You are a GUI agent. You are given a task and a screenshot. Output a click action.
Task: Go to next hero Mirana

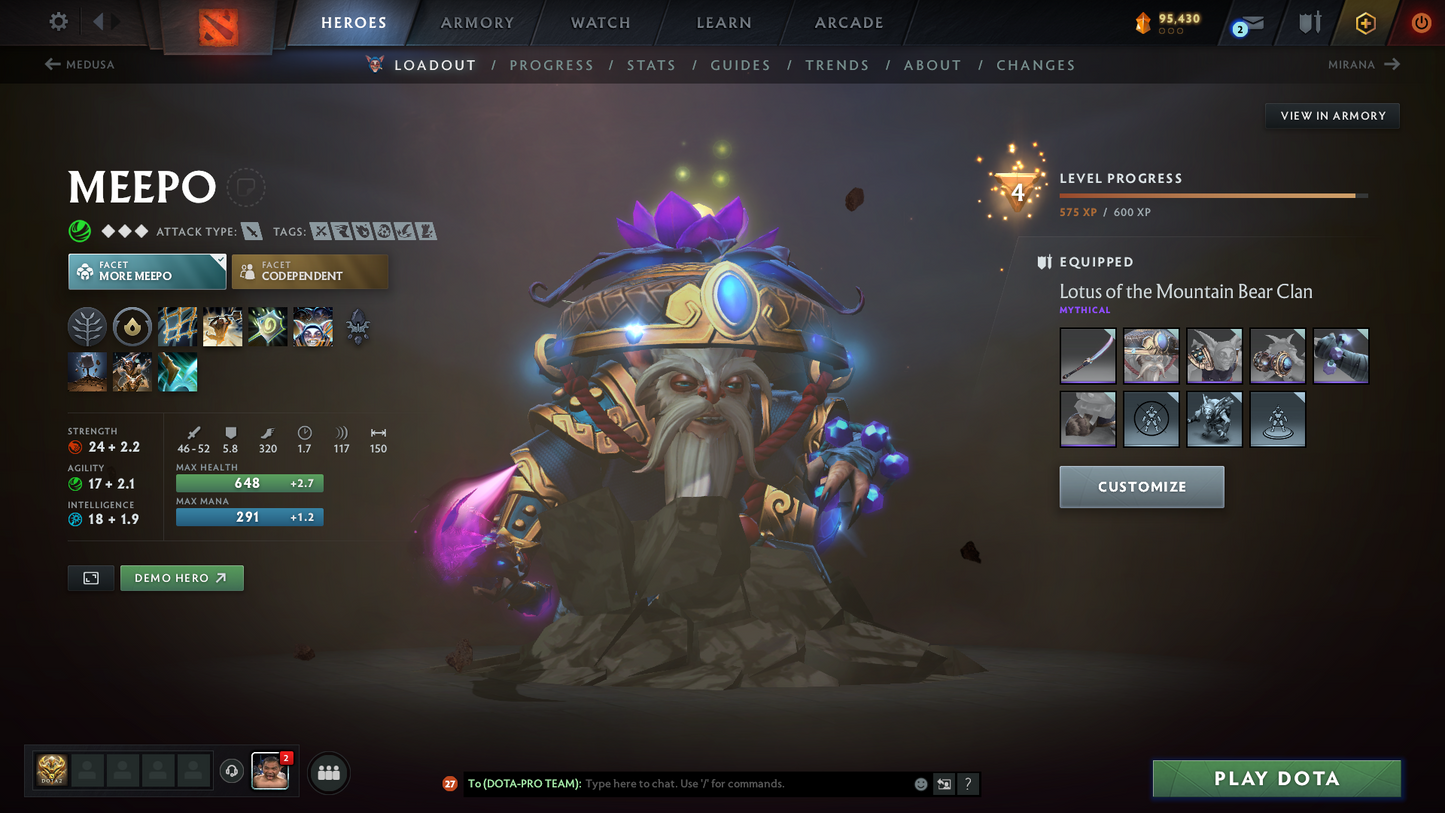click(1364, 64)
